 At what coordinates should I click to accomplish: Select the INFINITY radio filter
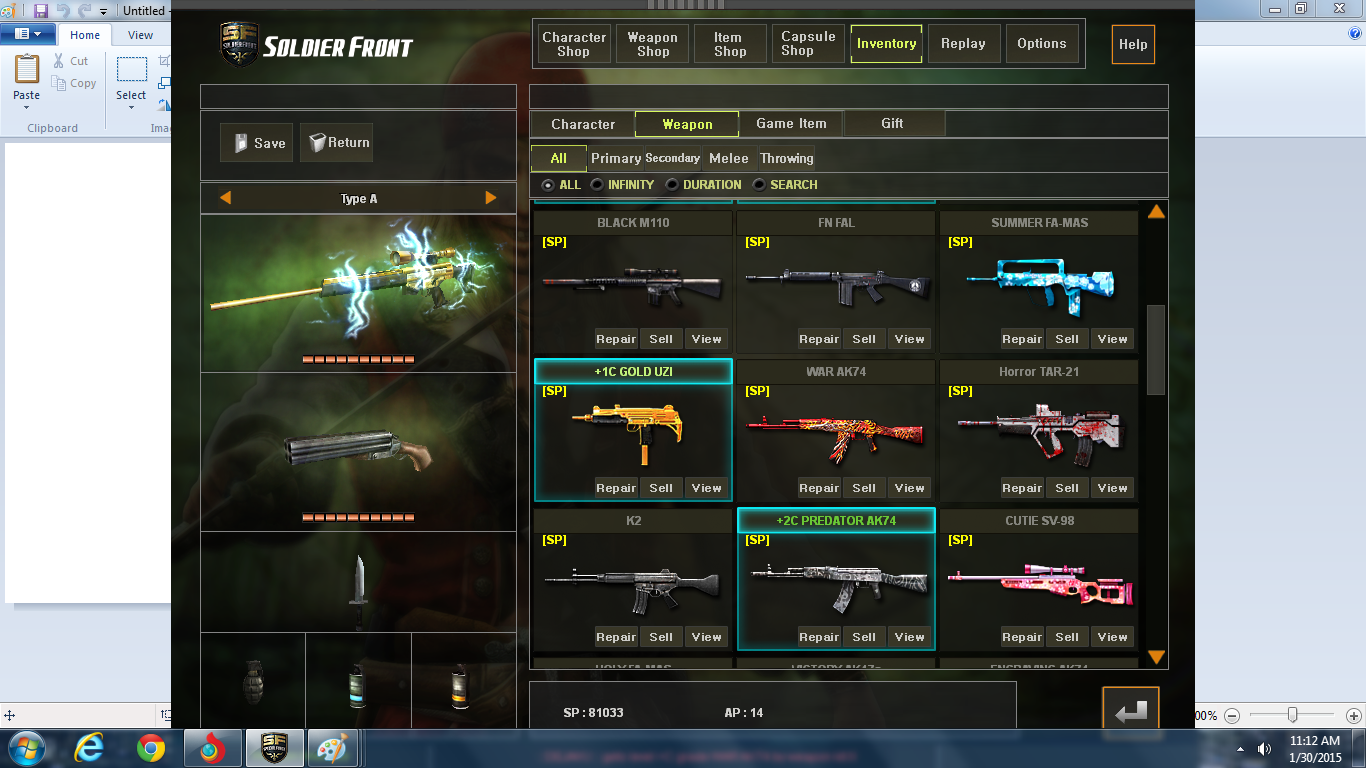[597, 185]
